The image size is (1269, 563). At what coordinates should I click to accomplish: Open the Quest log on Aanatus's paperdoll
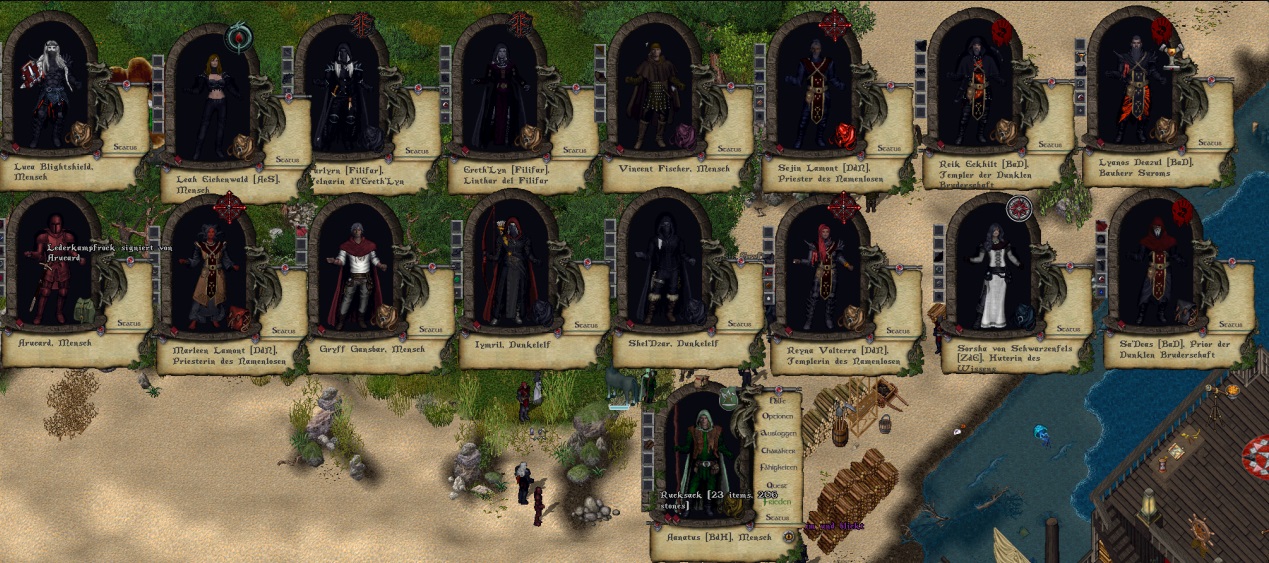pyautogui.click(x=777, y=484)
